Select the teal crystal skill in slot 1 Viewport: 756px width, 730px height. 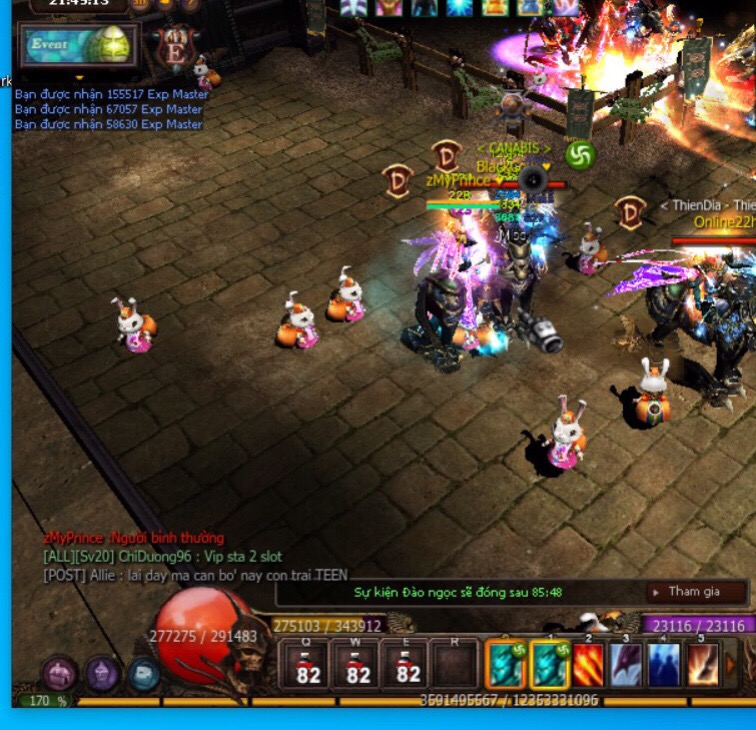549,665
